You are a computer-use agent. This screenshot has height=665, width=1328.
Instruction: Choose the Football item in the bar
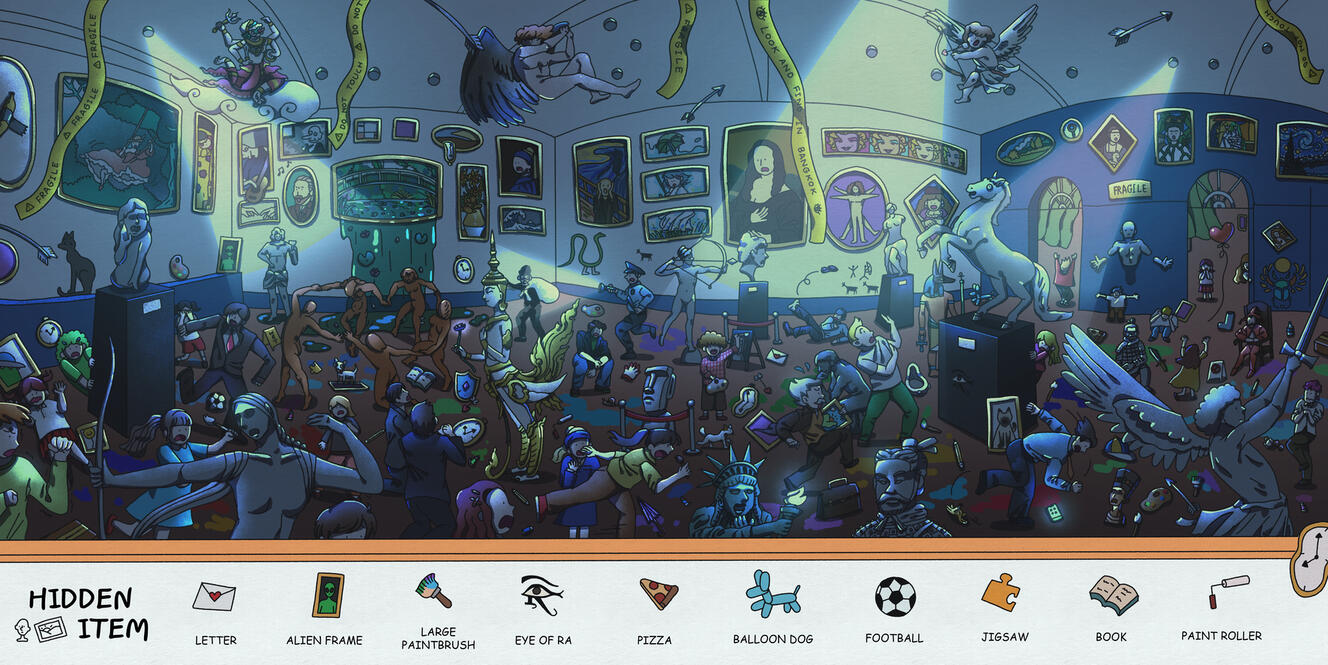point(894,597)
